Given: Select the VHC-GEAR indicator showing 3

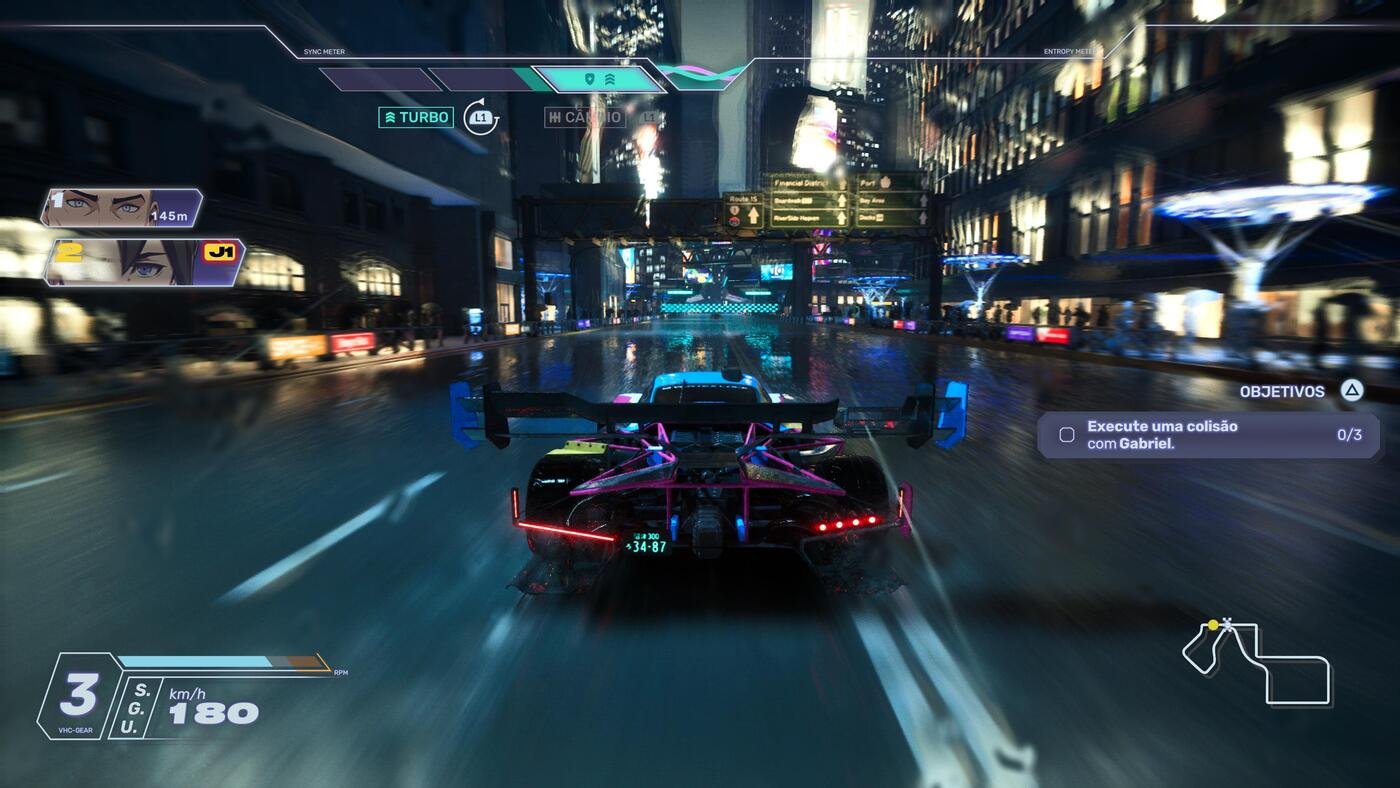Looking at the screenshot, I should pyautogui.click(x=80, y=692).
